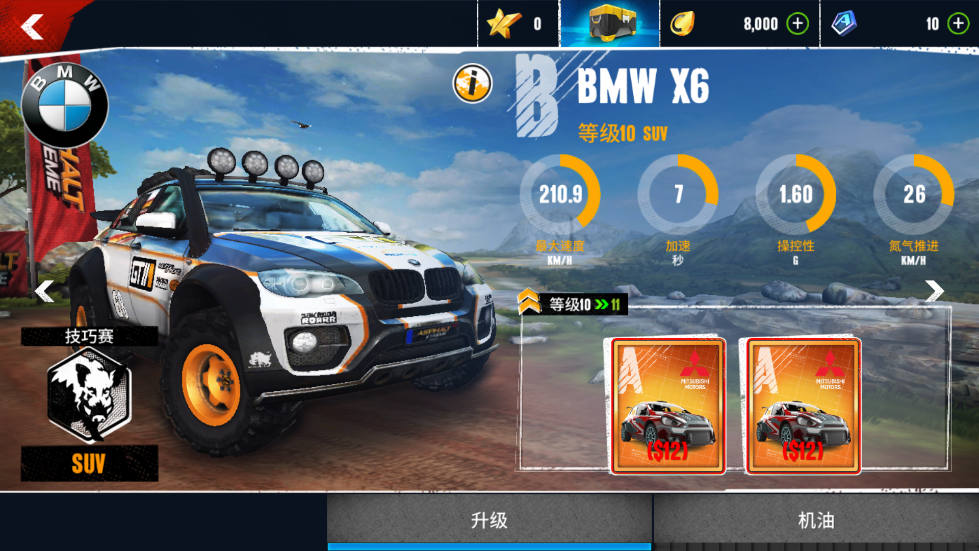
Task: Open the 机油 oil tab
Action: 816,520
